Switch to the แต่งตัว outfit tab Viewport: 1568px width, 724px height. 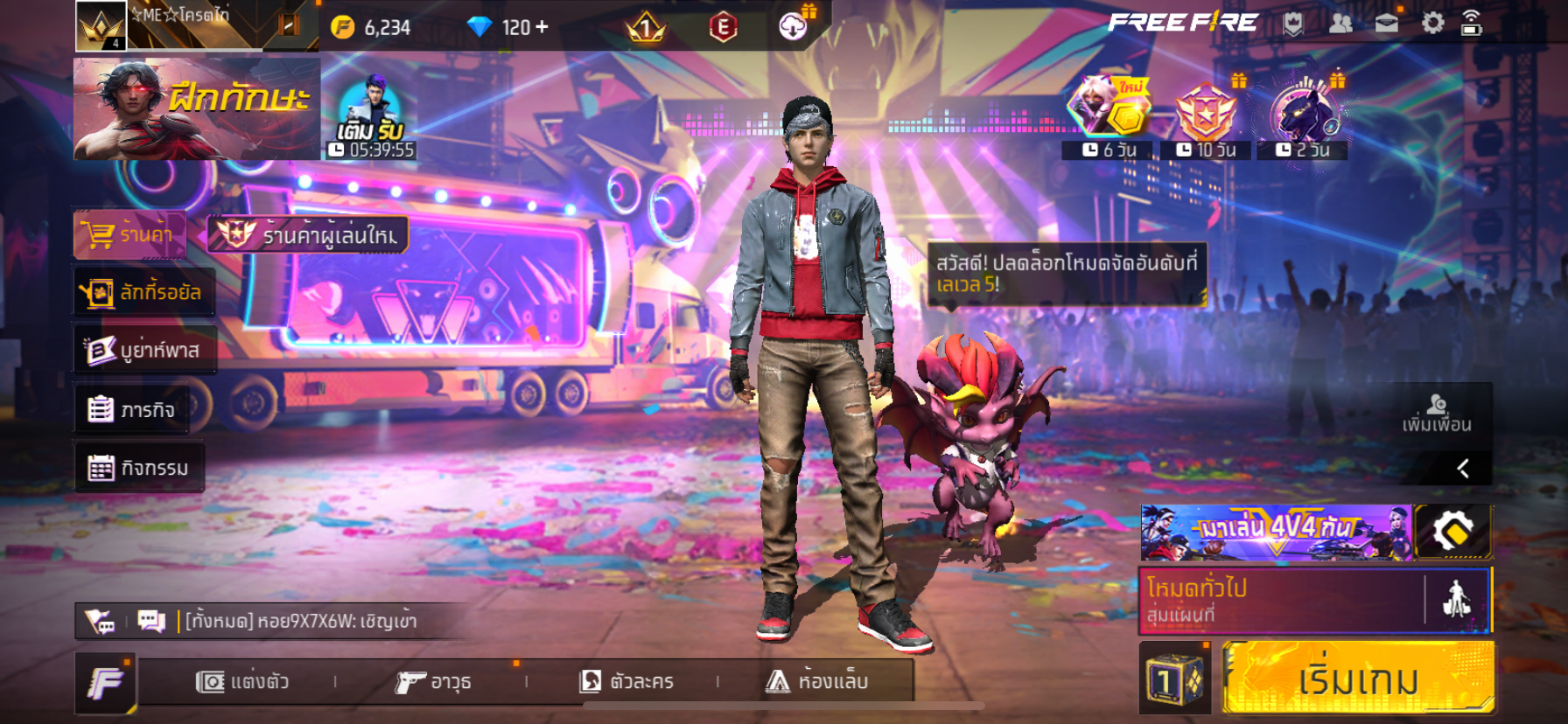pos(242,681)
